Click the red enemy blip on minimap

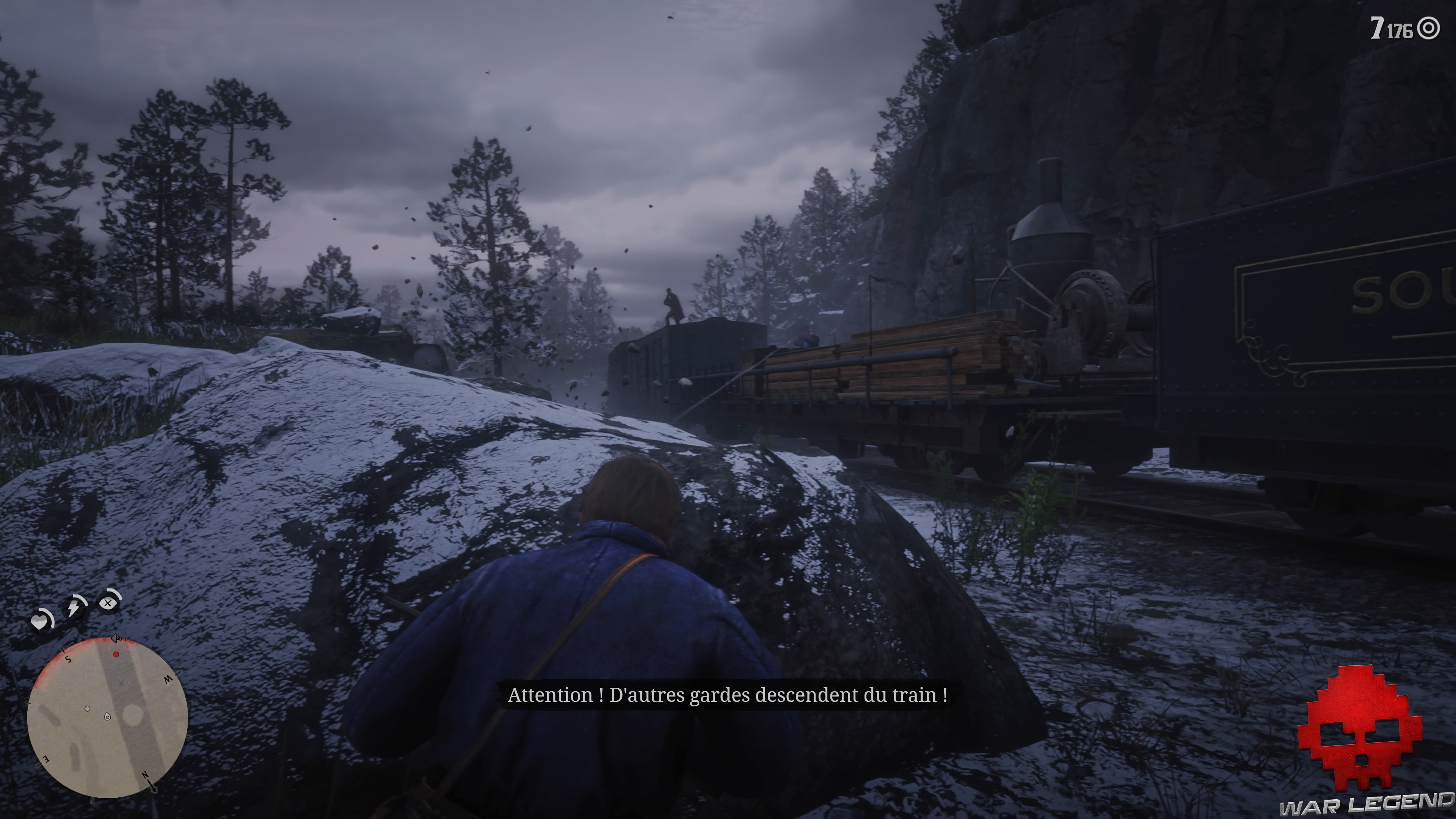pos(116,654)
